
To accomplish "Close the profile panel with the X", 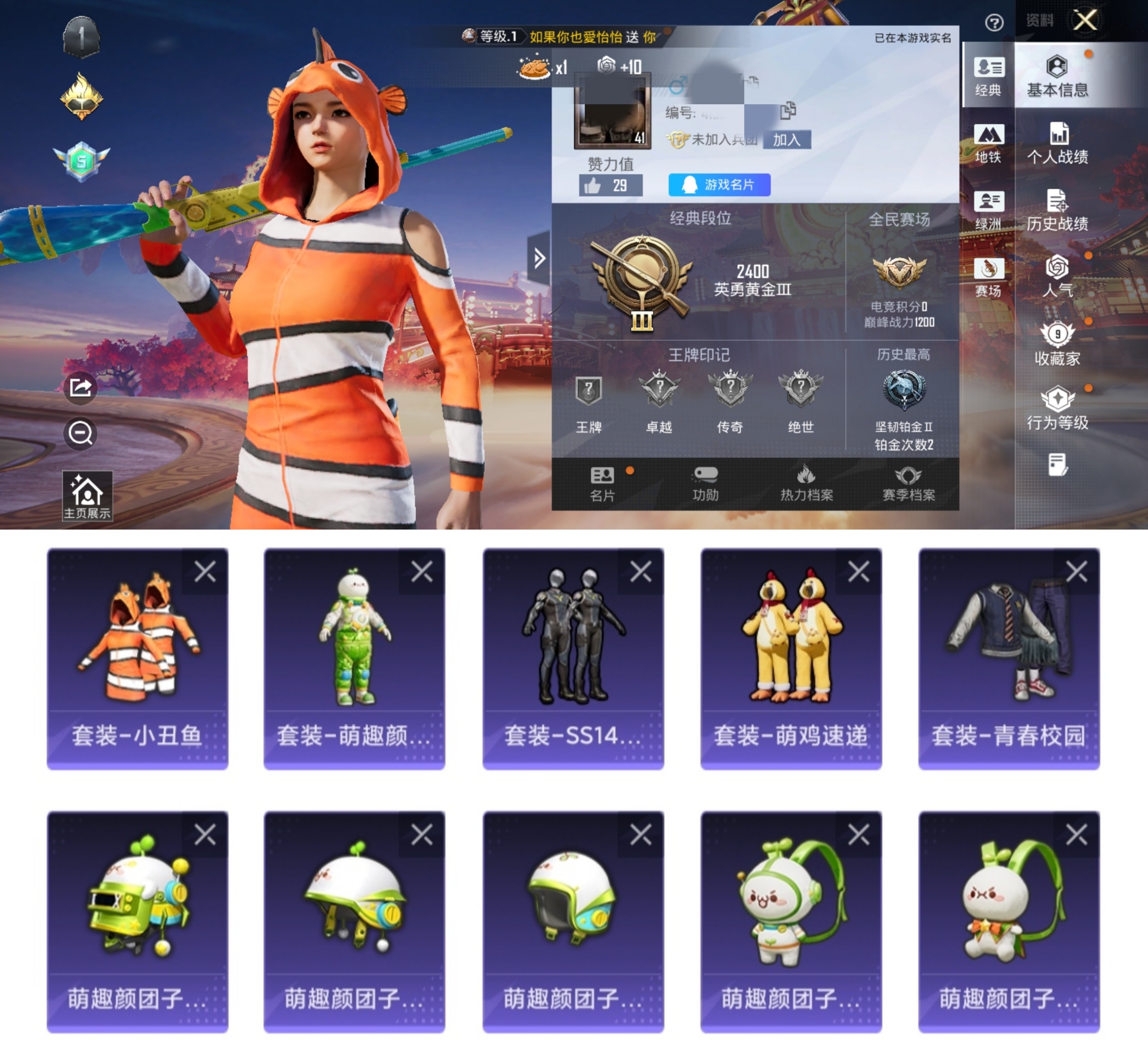I will point(1085,21).
